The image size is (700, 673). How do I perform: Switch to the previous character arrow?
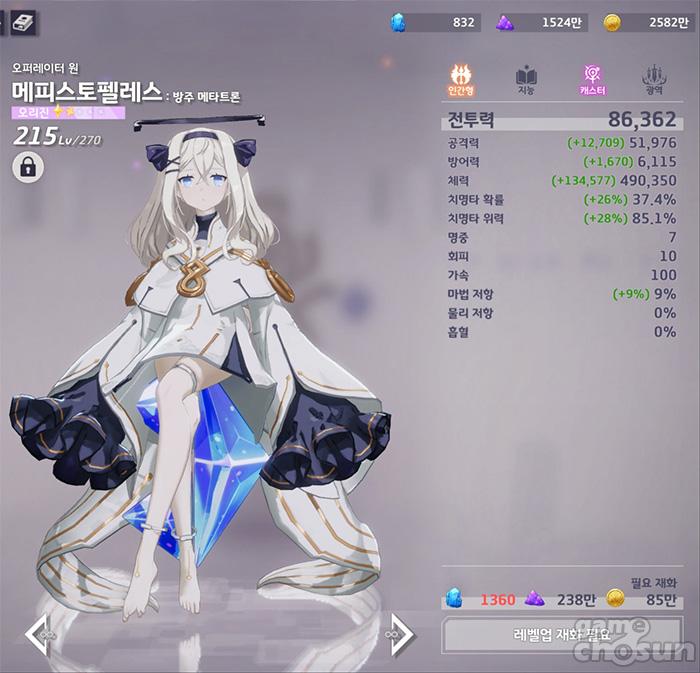(38, 632)
